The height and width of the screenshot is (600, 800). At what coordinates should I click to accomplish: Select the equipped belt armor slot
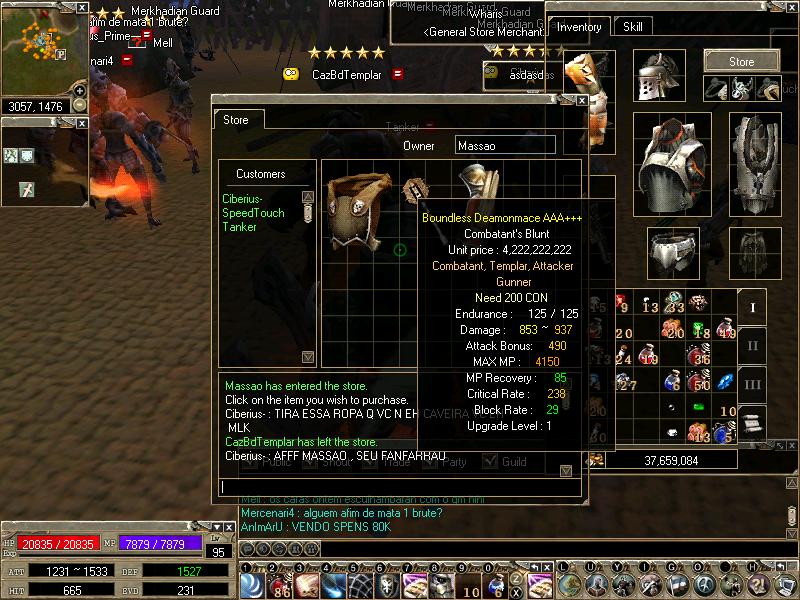pos(672,252)
